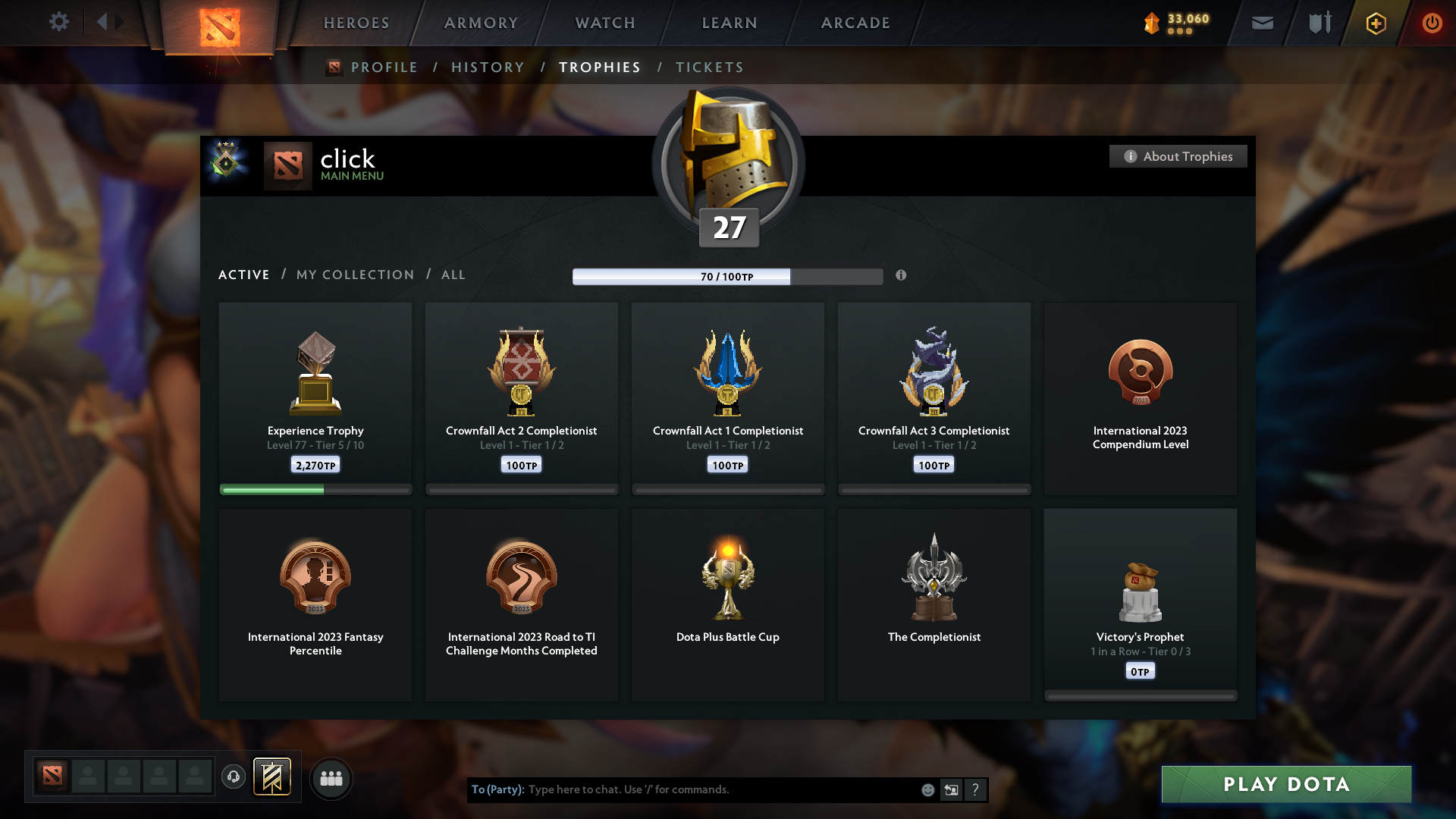Open the mail envelope notifications icon

click(x=1262, y=23)
